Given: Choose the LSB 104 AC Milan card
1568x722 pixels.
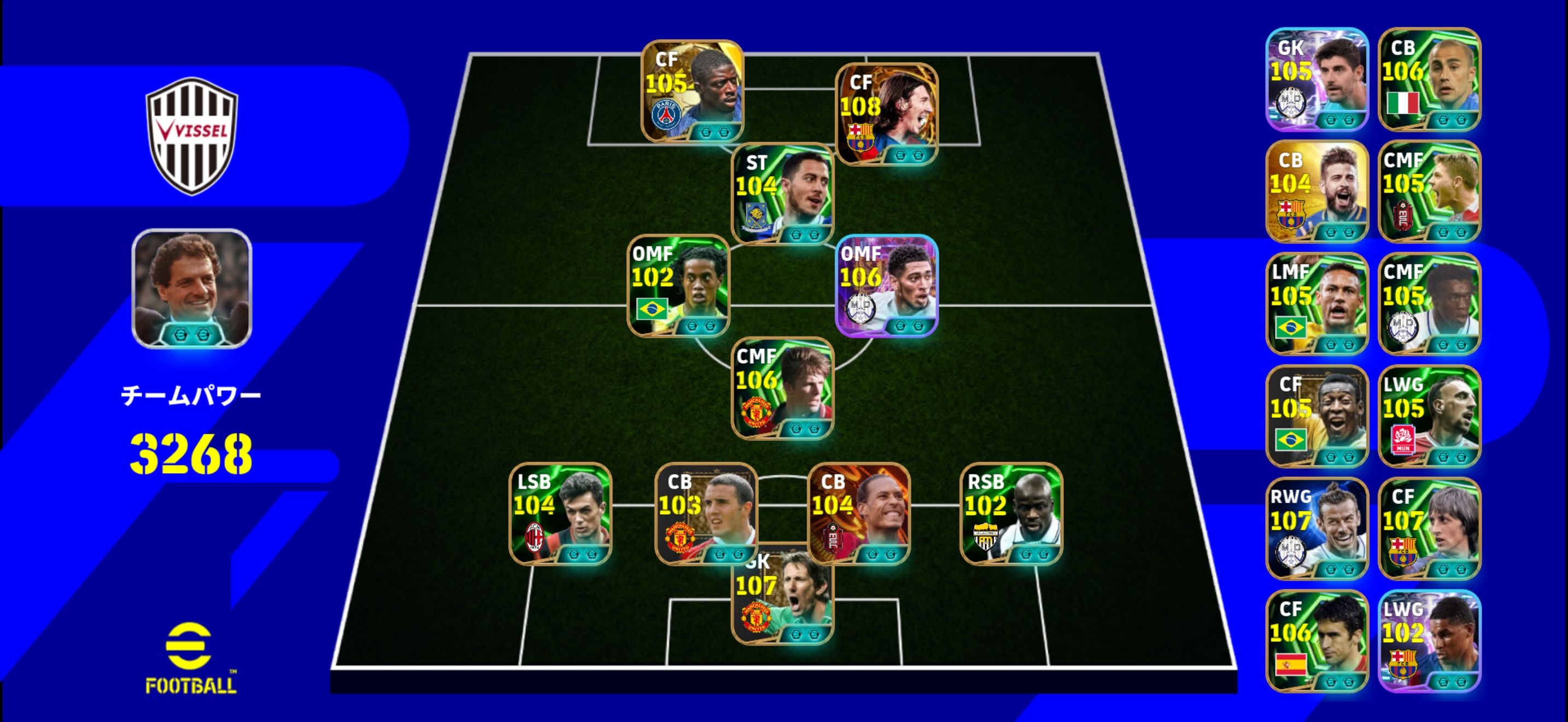Looking at the screenshot, I should click(560, 514).
